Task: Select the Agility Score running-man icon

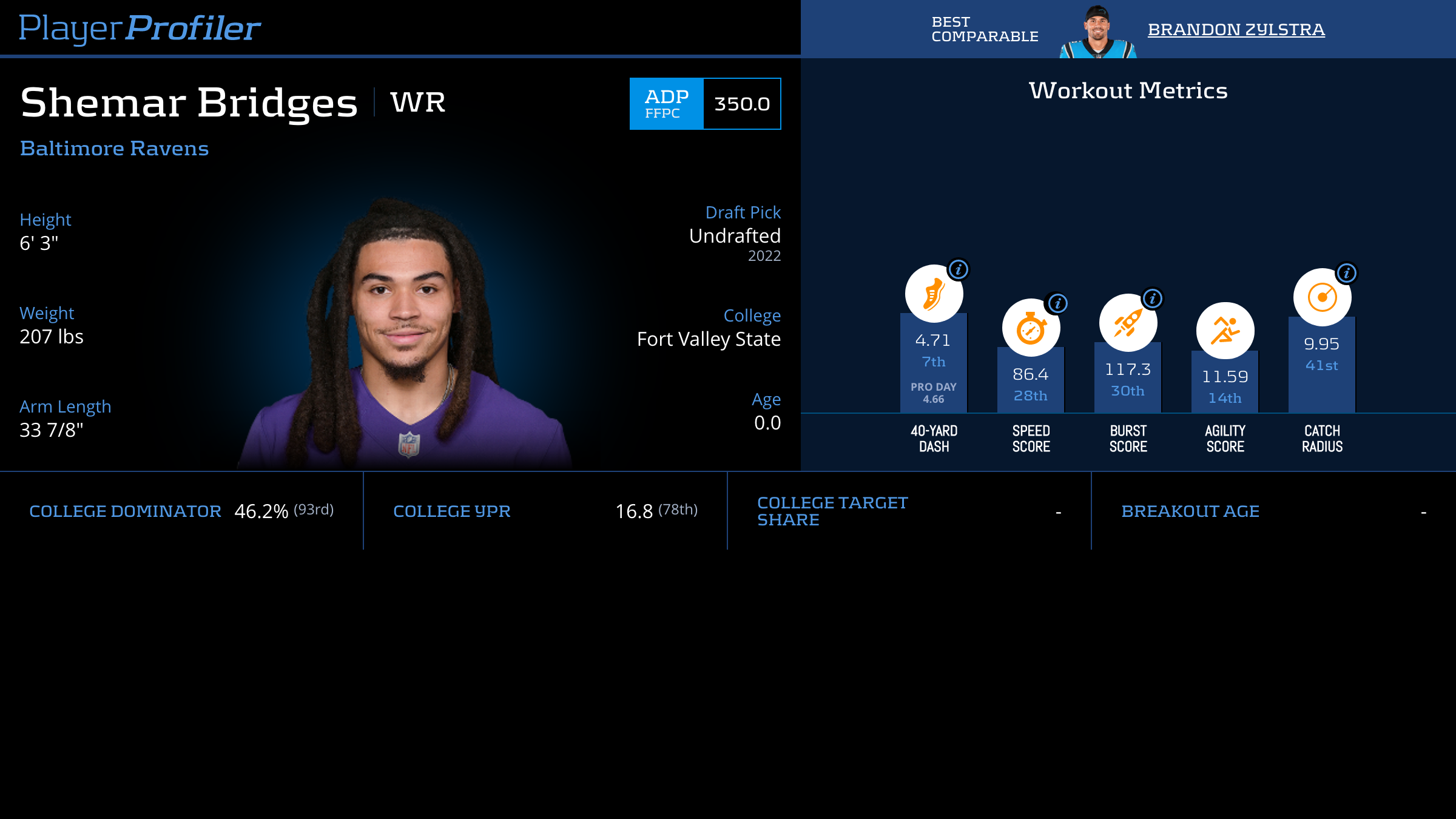Action: (1225, 331)
